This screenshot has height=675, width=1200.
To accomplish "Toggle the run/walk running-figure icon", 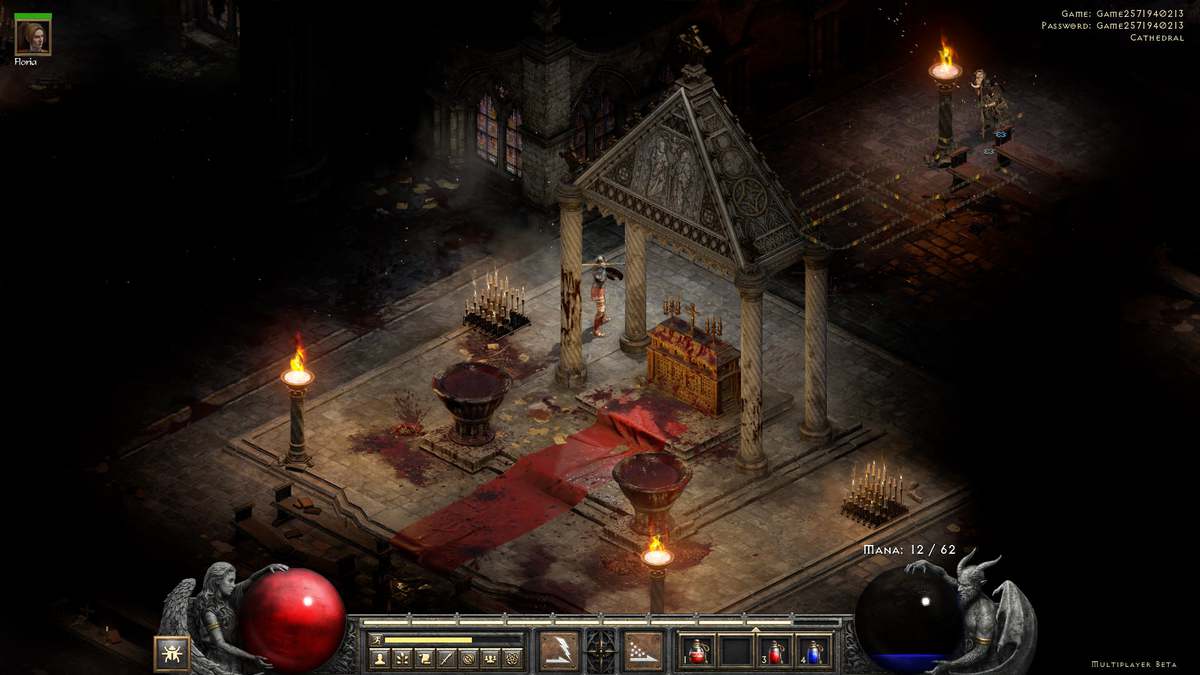I will coord(377,639).
